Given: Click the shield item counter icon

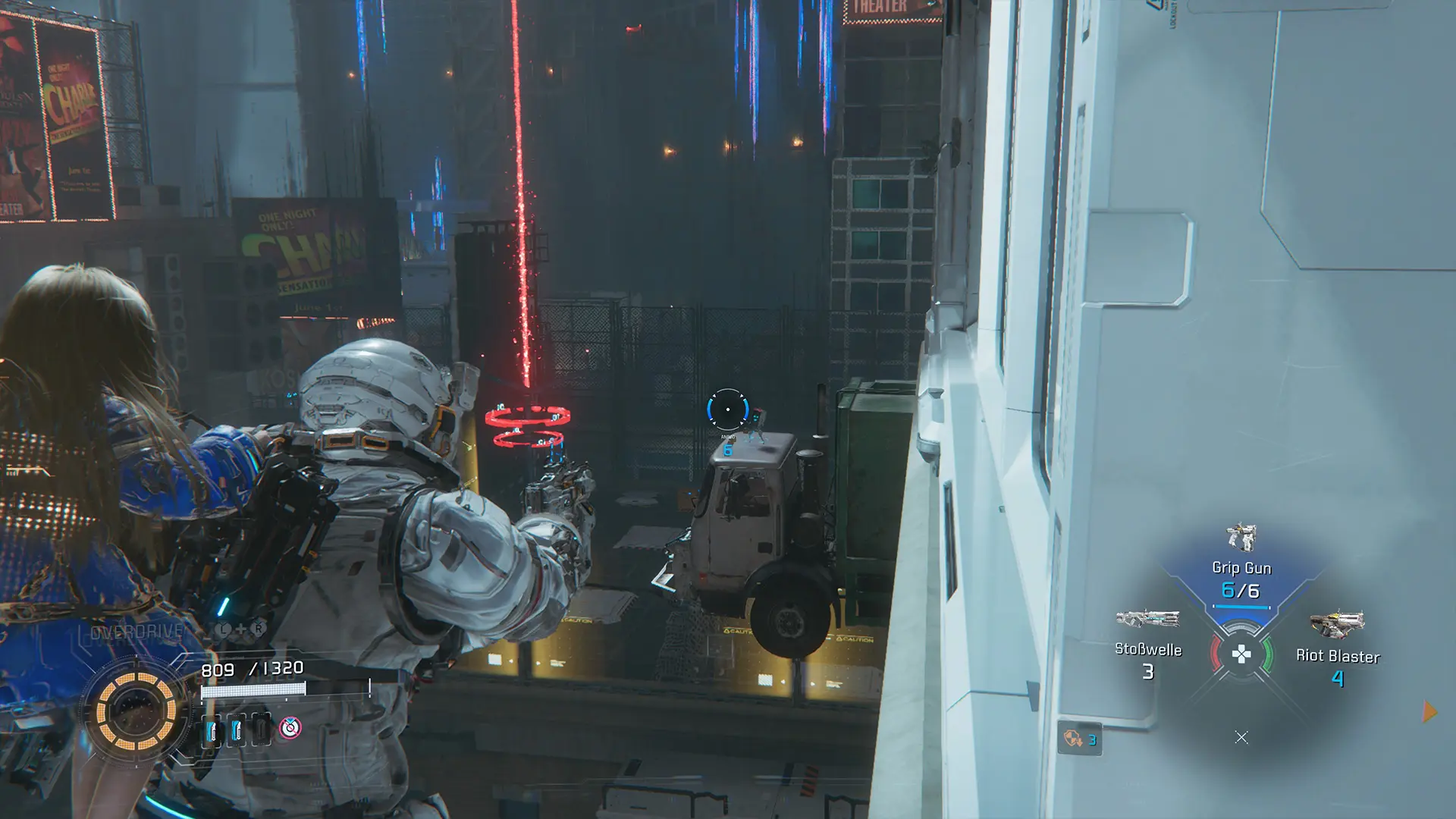Looking at the screenshot, I should (x=1079, y=739).
